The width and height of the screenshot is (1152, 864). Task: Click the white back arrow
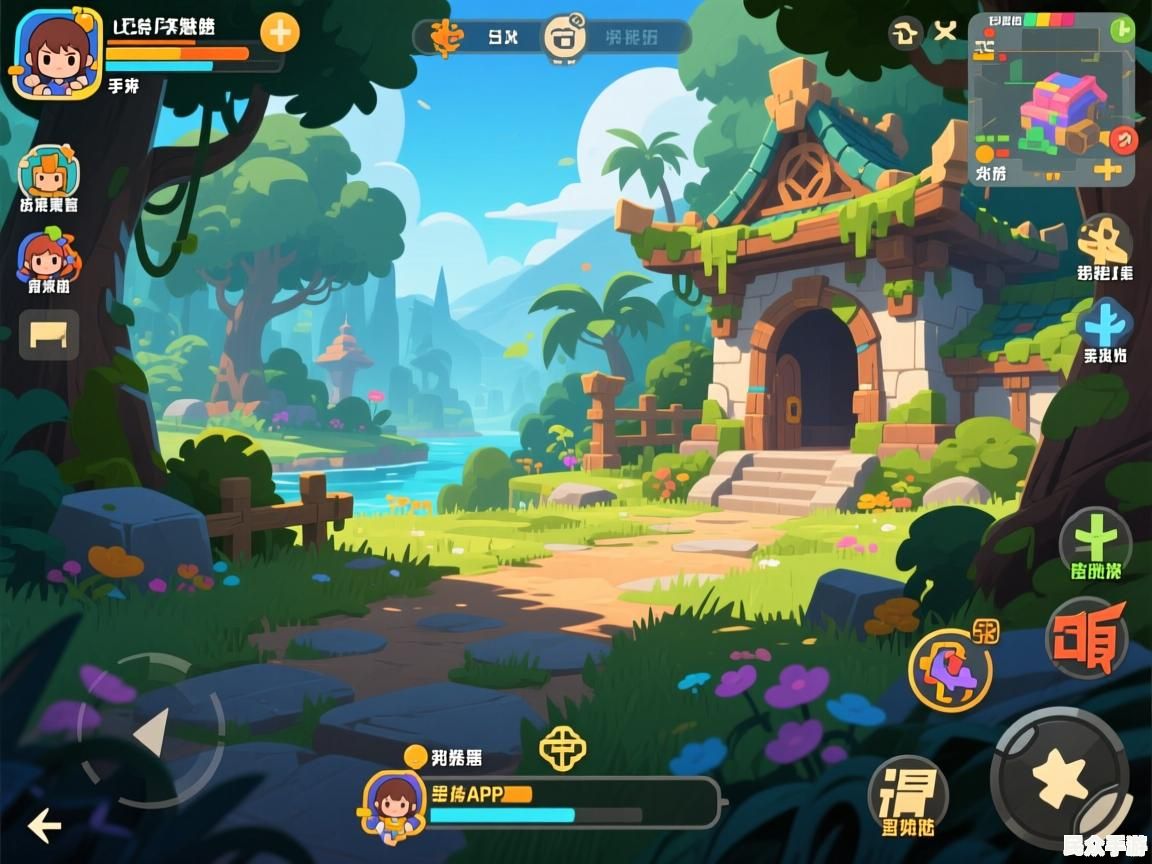click(44, 826)
